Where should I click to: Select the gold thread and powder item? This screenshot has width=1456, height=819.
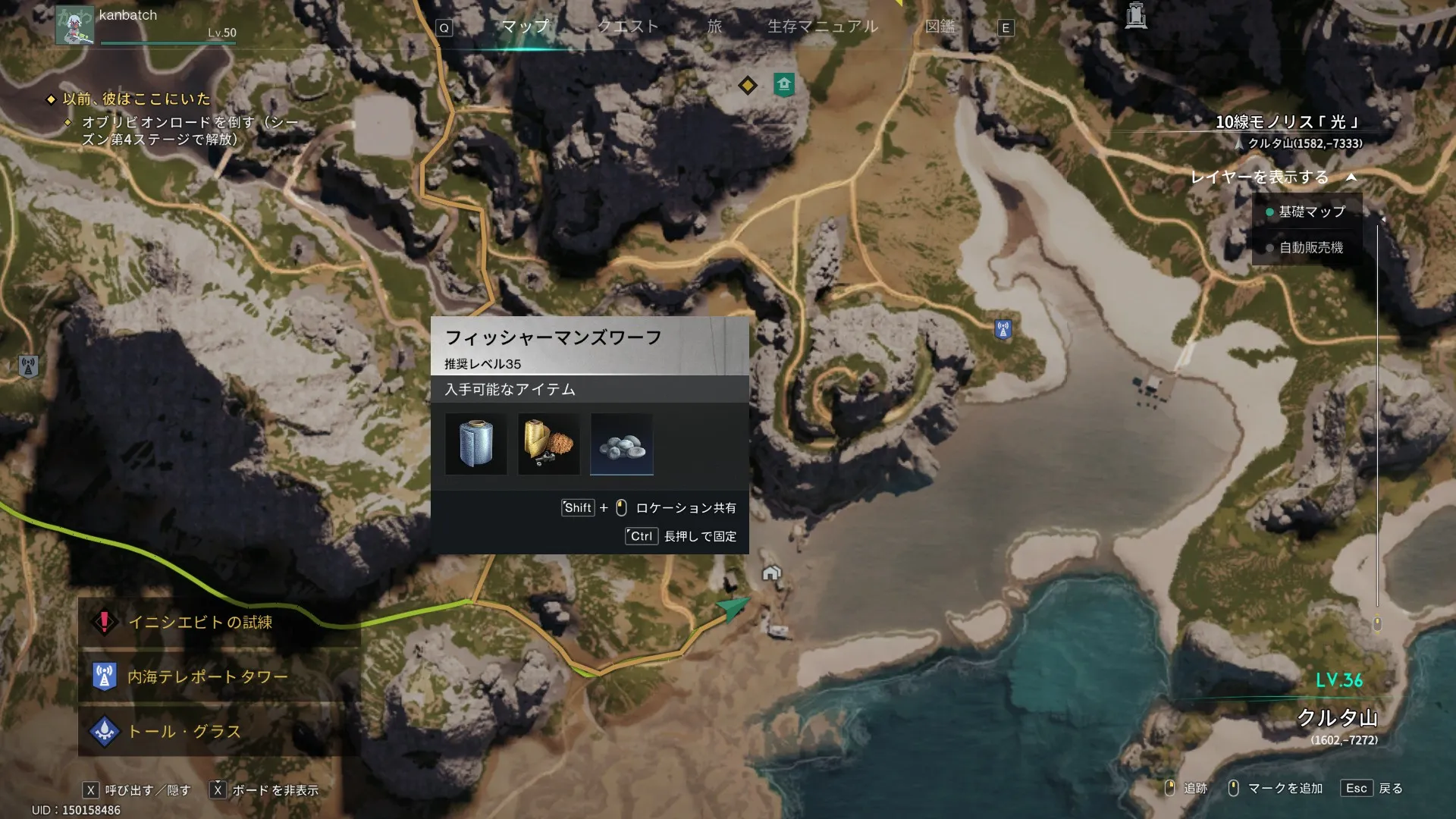548,444
